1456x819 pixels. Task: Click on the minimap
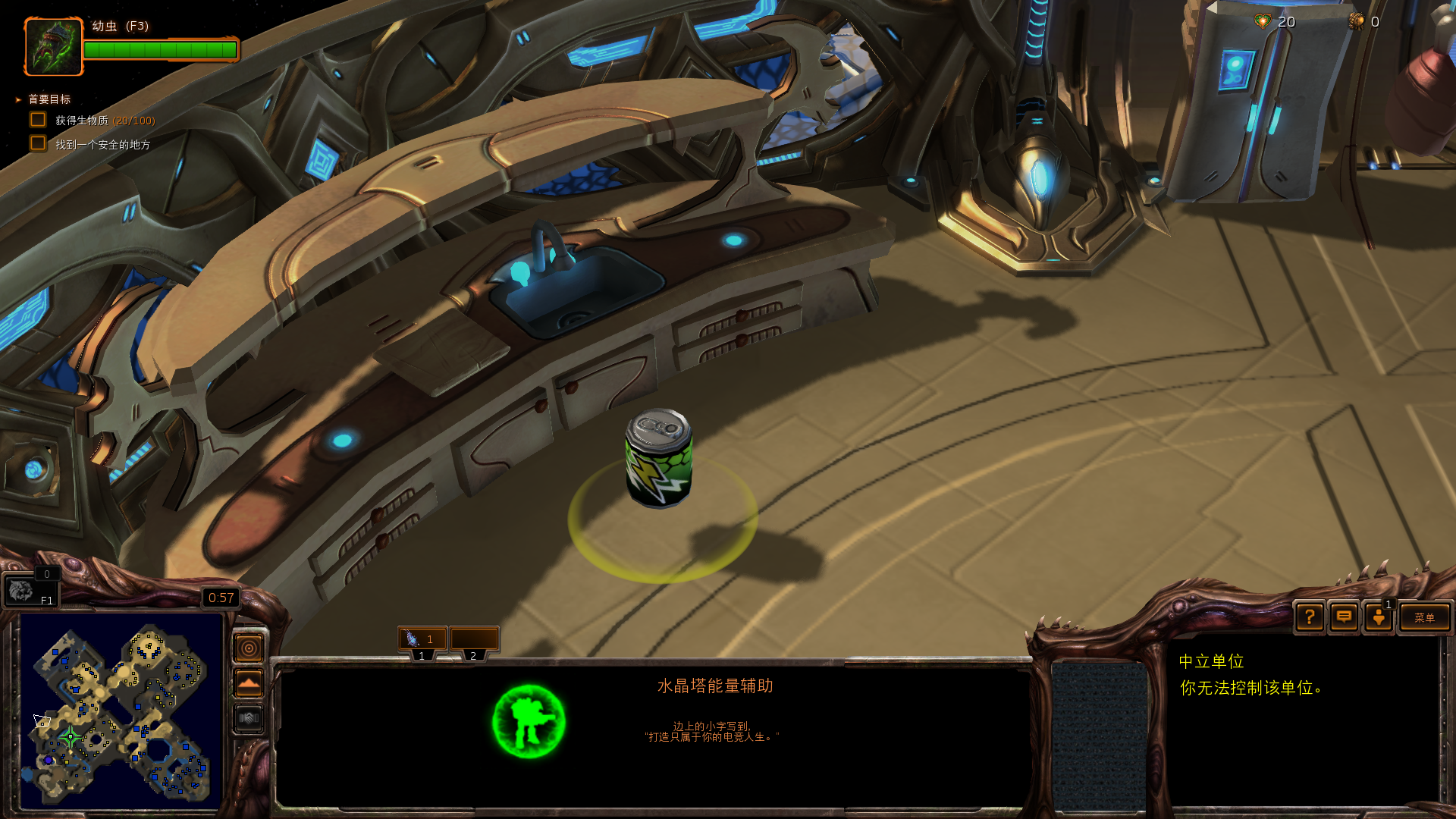[121, 711]
